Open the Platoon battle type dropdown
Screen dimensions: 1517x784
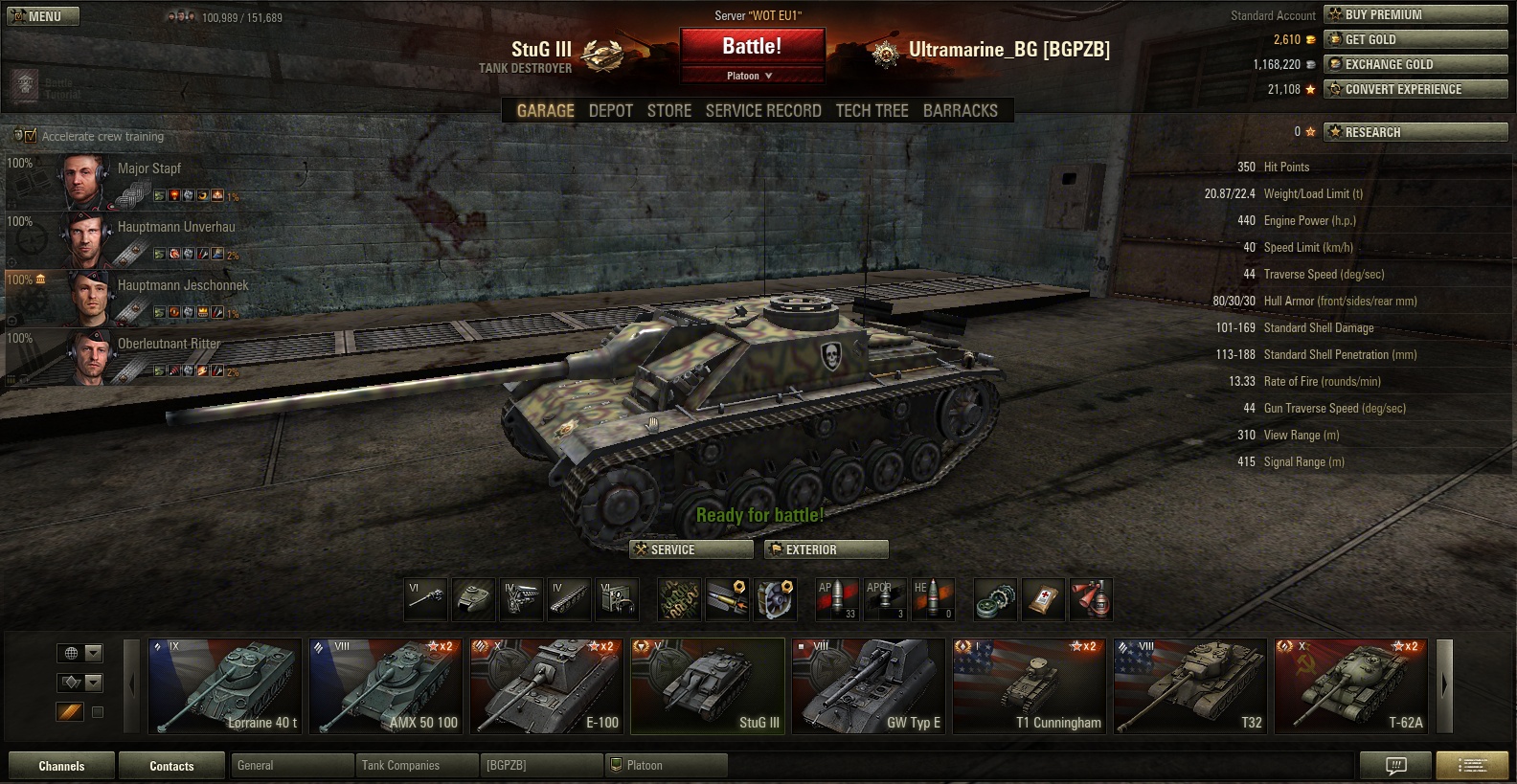tap(752, 76)
